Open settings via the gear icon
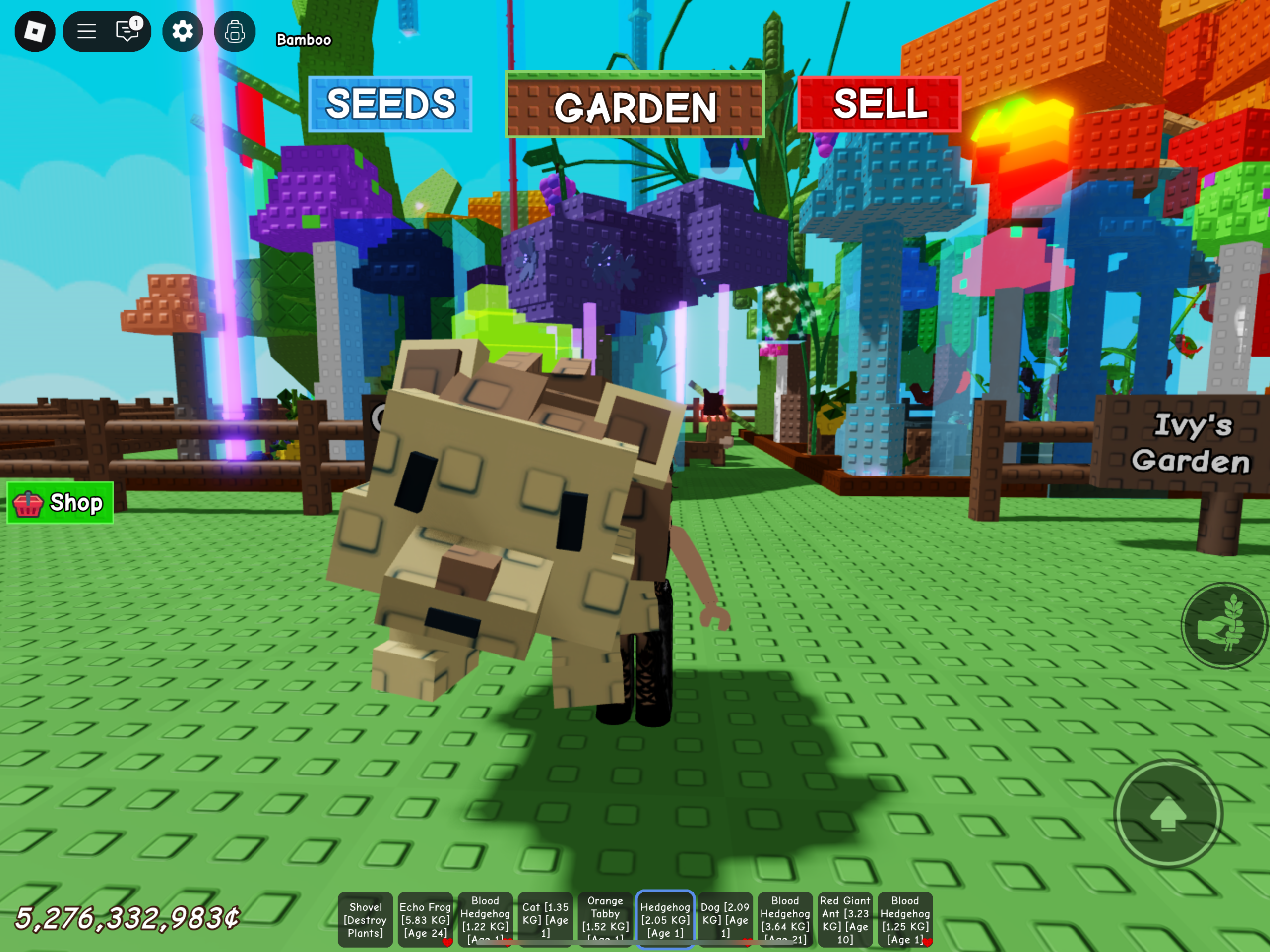 click(183, 32)
